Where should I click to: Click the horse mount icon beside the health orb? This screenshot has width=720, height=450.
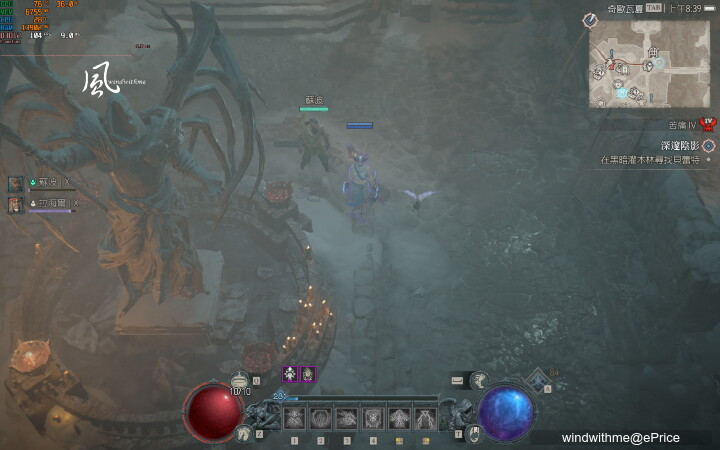tap(244, 433)
